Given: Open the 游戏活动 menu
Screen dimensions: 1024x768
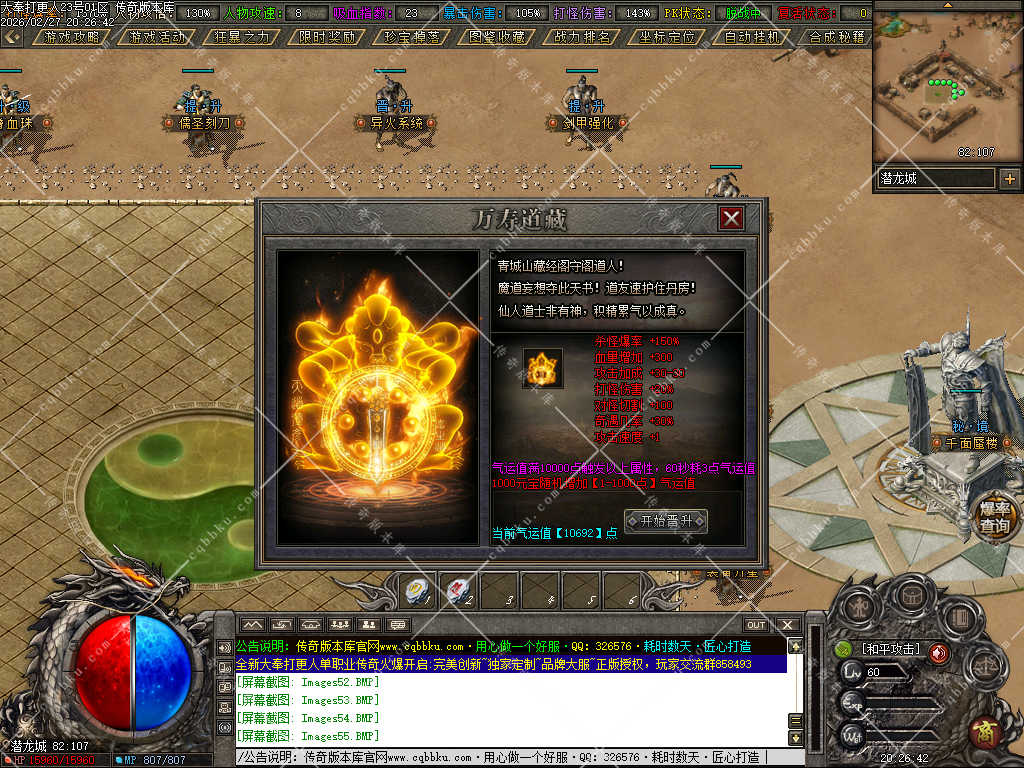Looking at the screenshot, I should point(157,37).
